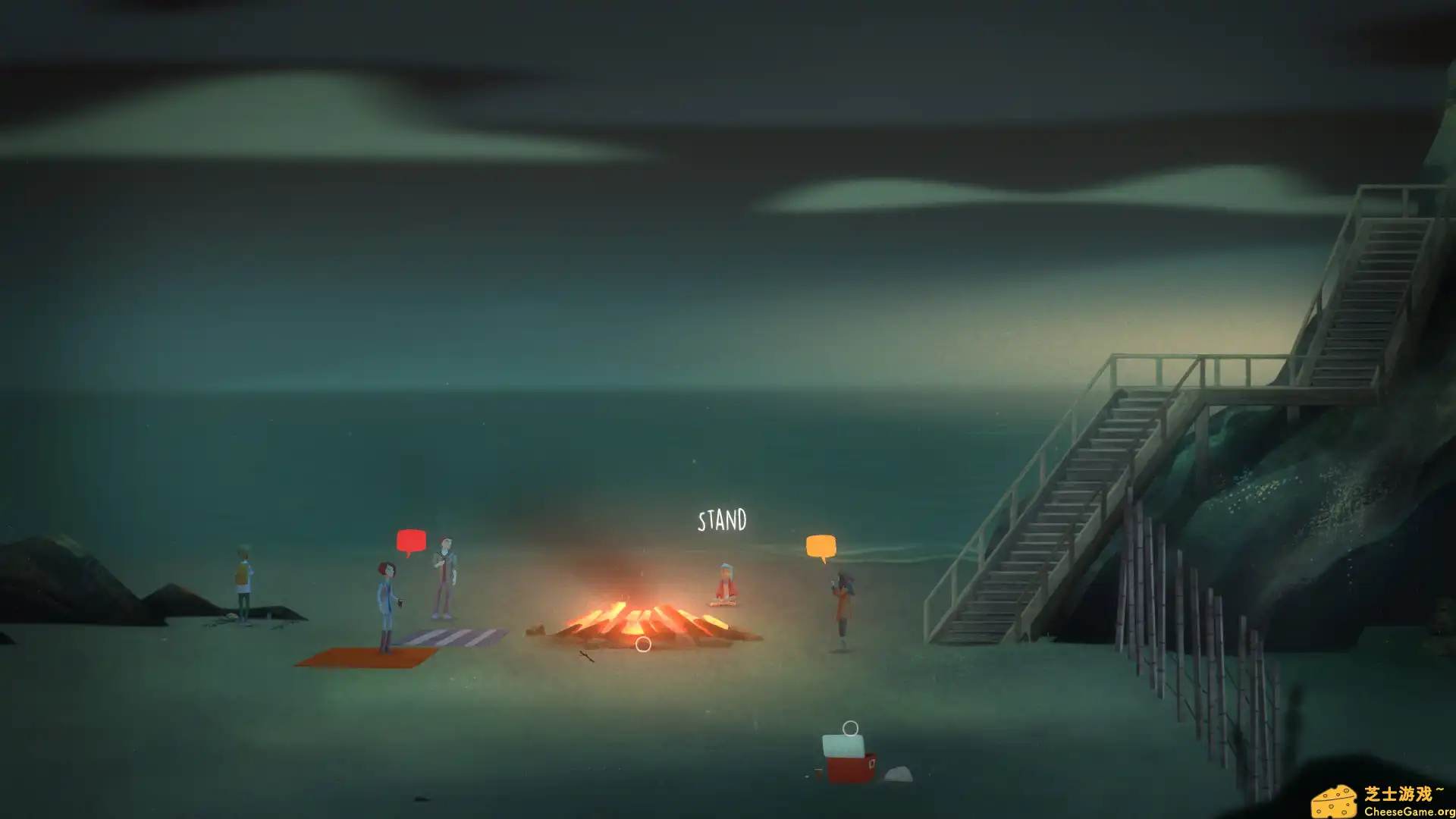Toggle the interaction circle above the cooler

click(x=852, y=726)
